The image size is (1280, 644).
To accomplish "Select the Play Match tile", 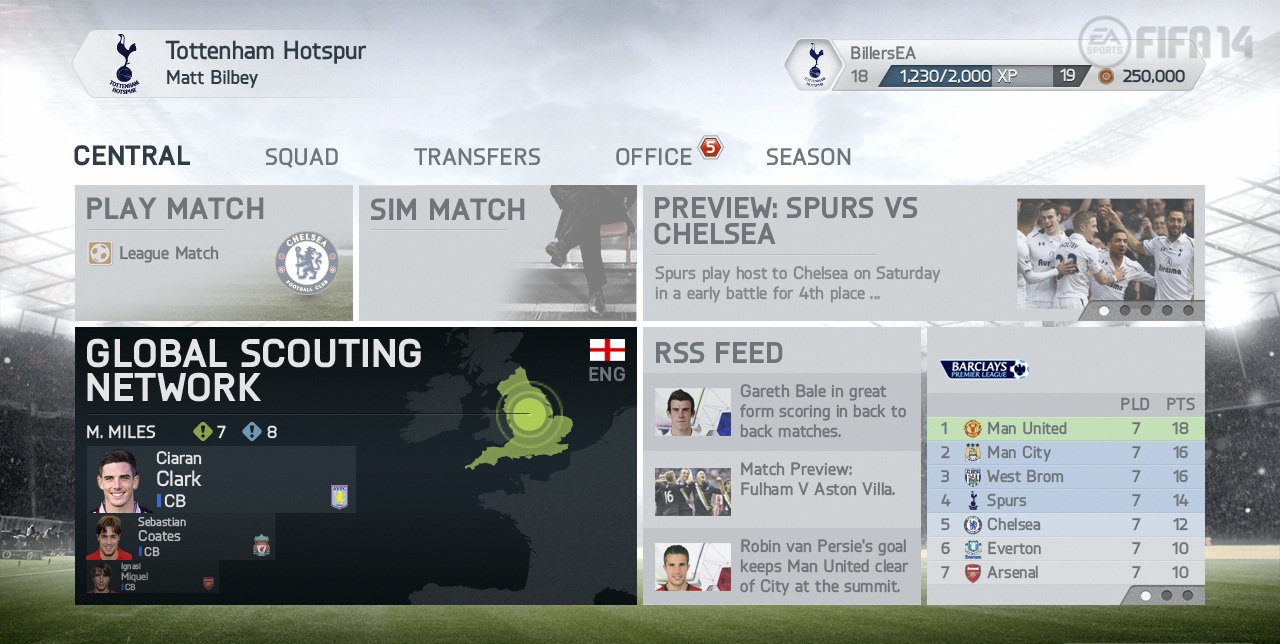I will click(214, 252).
